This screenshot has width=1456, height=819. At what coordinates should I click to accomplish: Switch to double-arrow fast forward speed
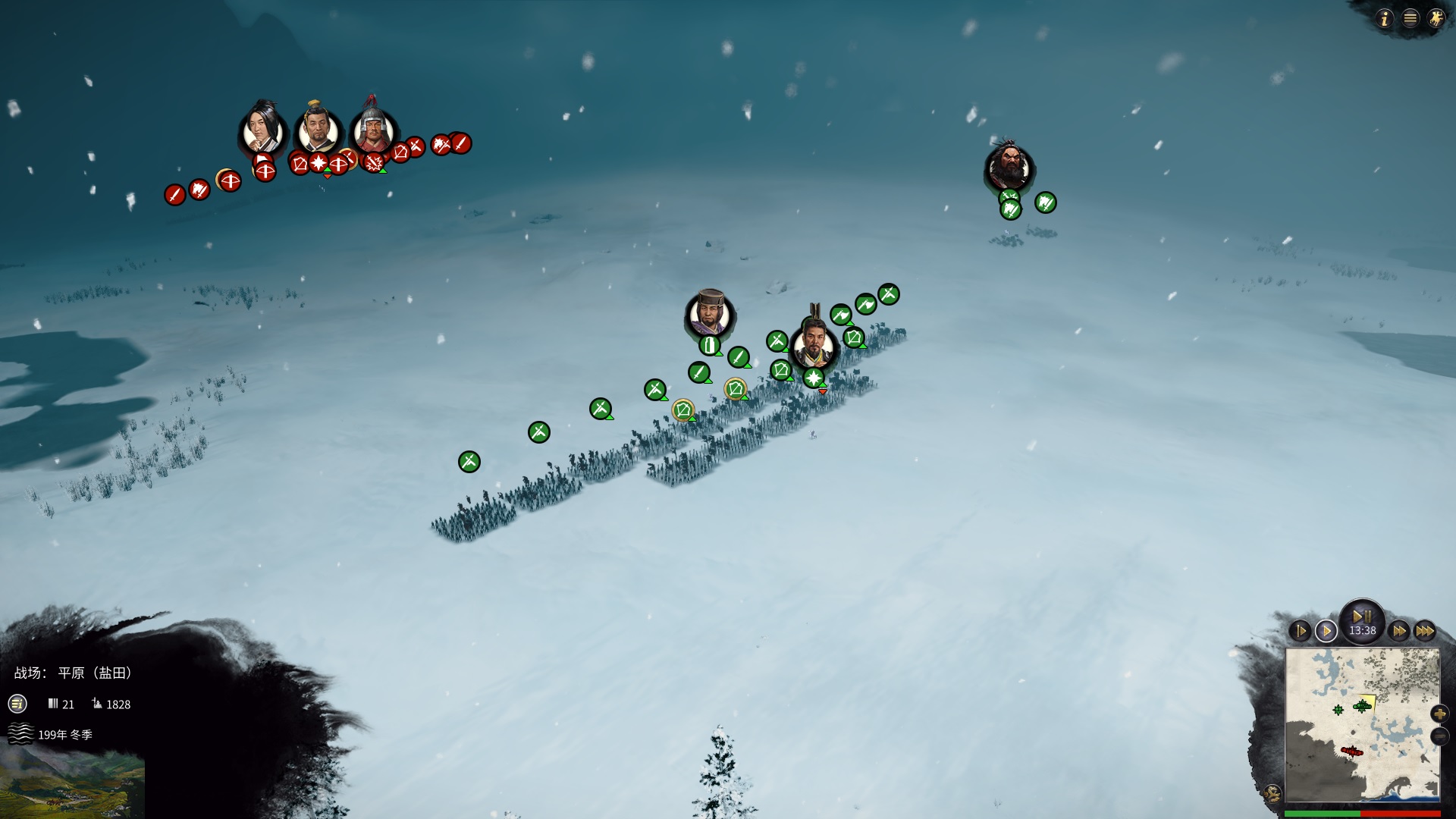coord(1398,631)
